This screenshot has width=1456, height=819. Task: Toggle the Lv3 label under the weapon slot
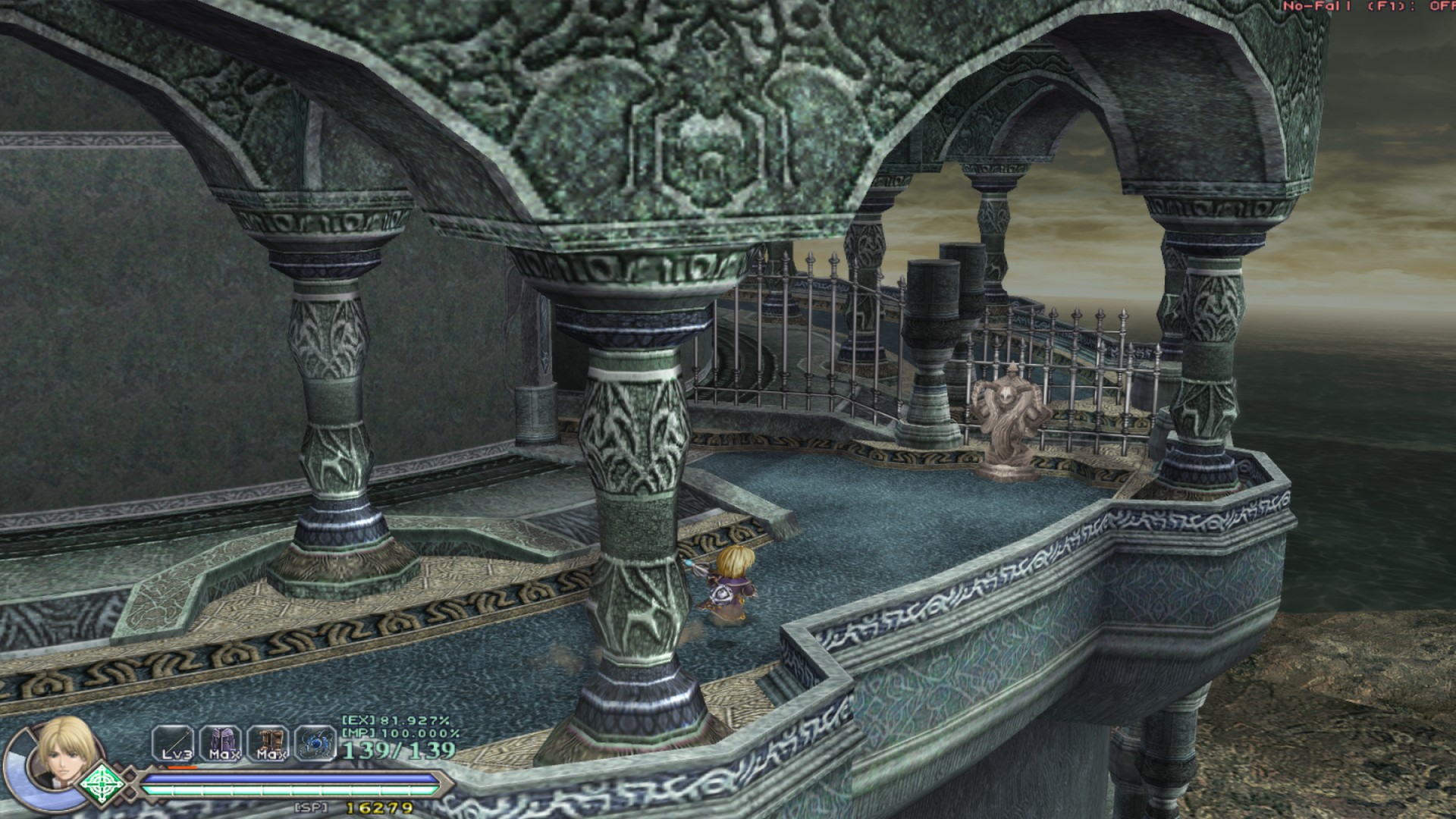[176, 754]
